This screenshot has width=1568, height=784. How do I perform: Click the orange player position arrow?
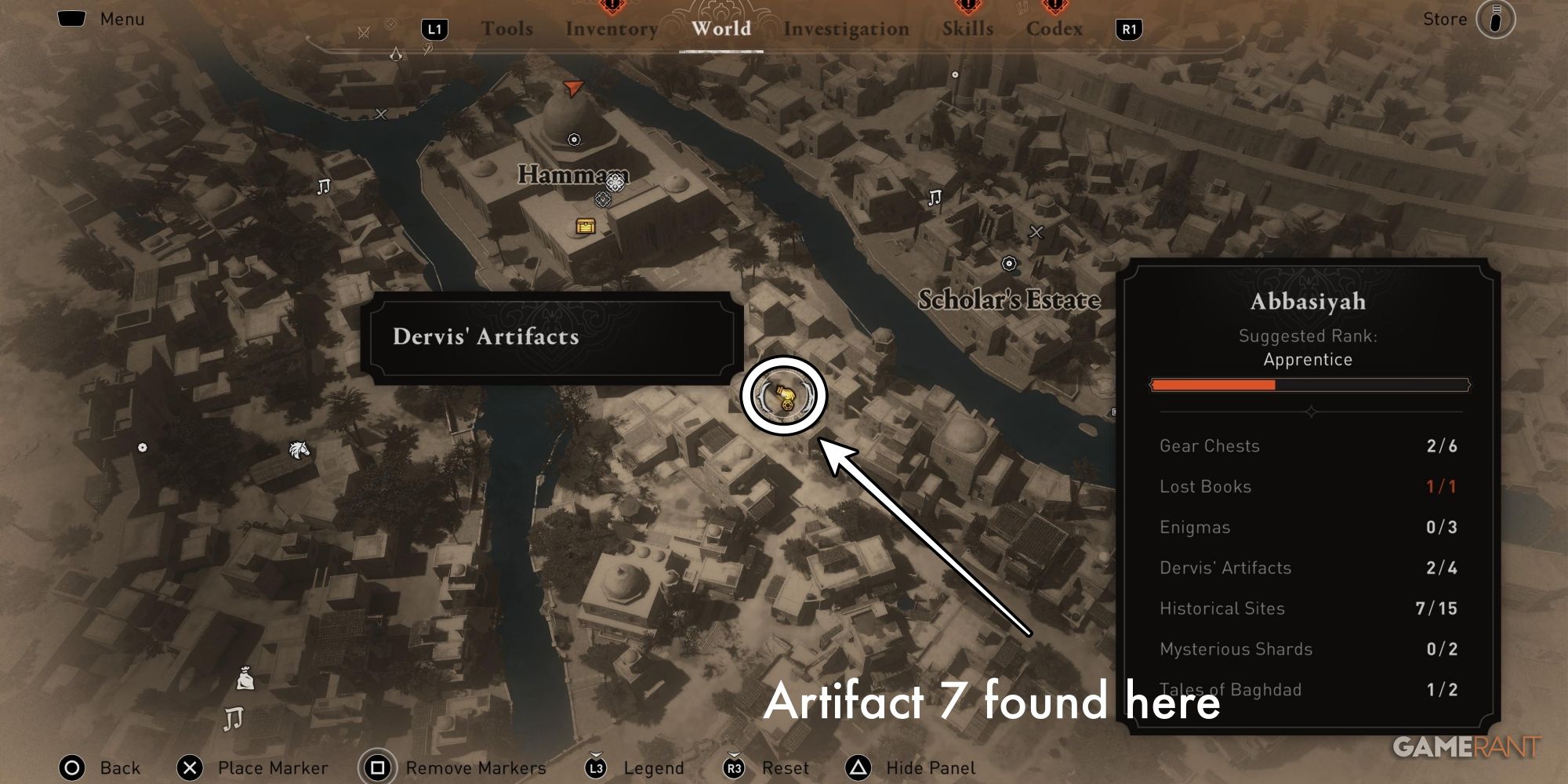point(573,88)
